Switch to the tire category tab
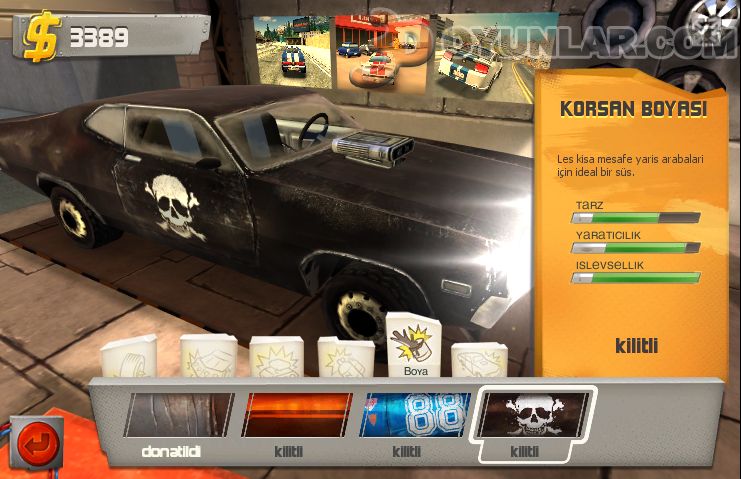The image size is (741, 479). point(130,358)
